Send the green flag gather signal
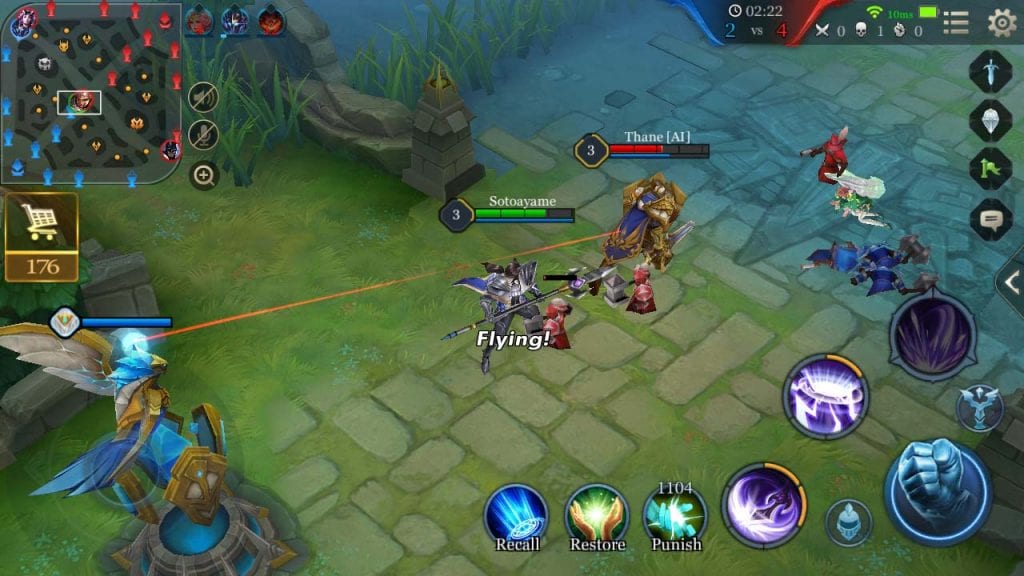1024x576 pixels. (990, 168)
